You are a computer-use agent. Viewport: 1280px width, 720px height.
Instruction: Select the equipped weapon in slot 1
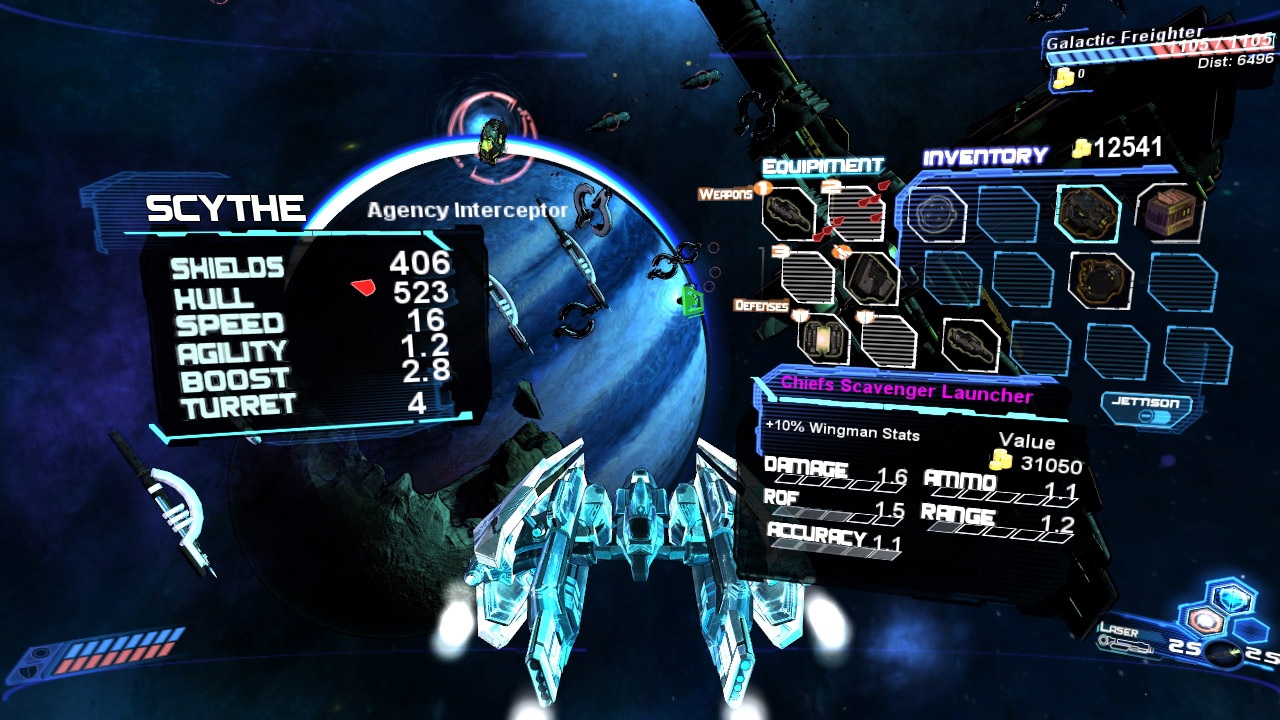[x=788, y=213]
